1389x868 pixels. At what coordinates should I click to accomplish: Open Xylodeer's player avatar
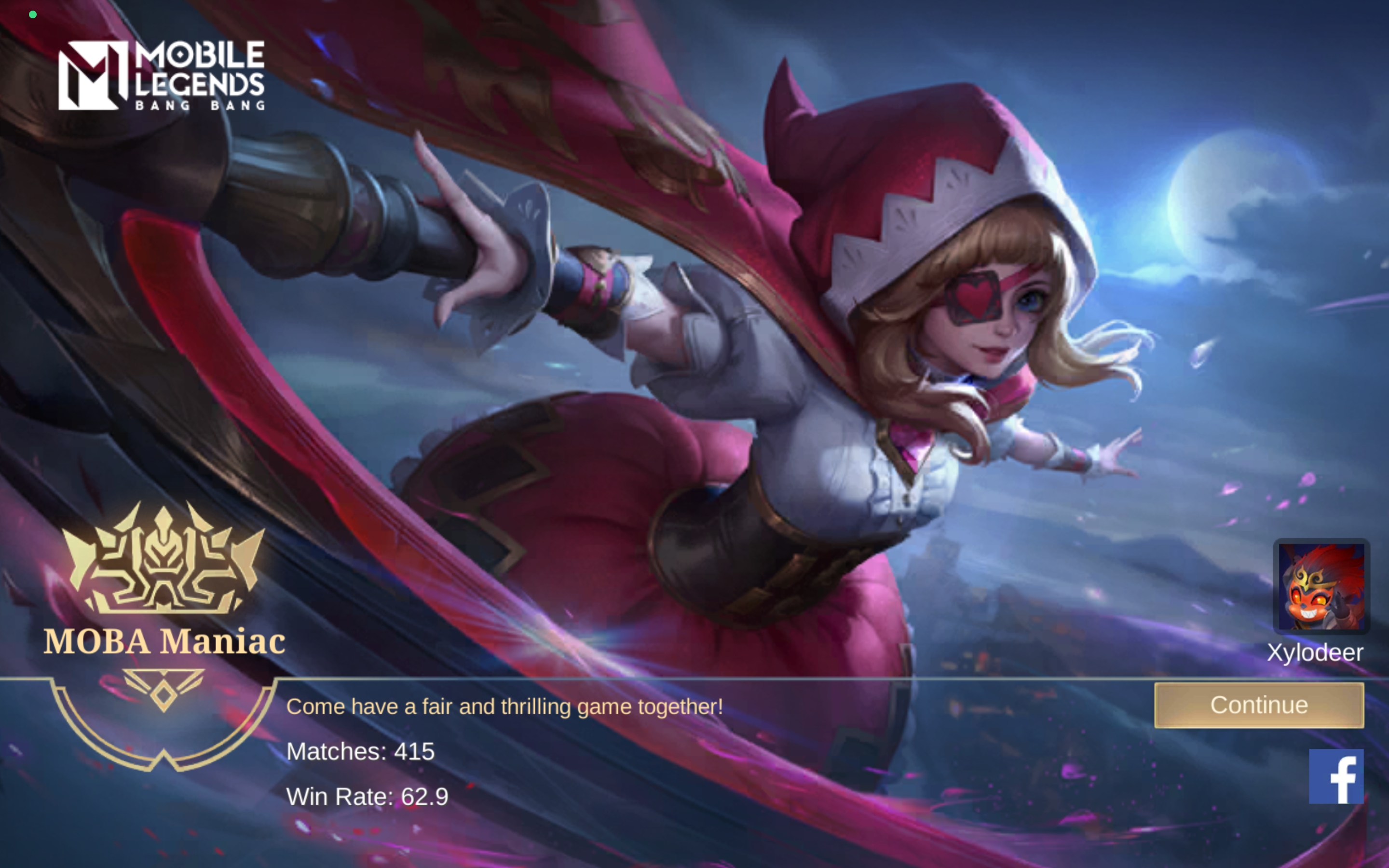(x=1321, y=586)
